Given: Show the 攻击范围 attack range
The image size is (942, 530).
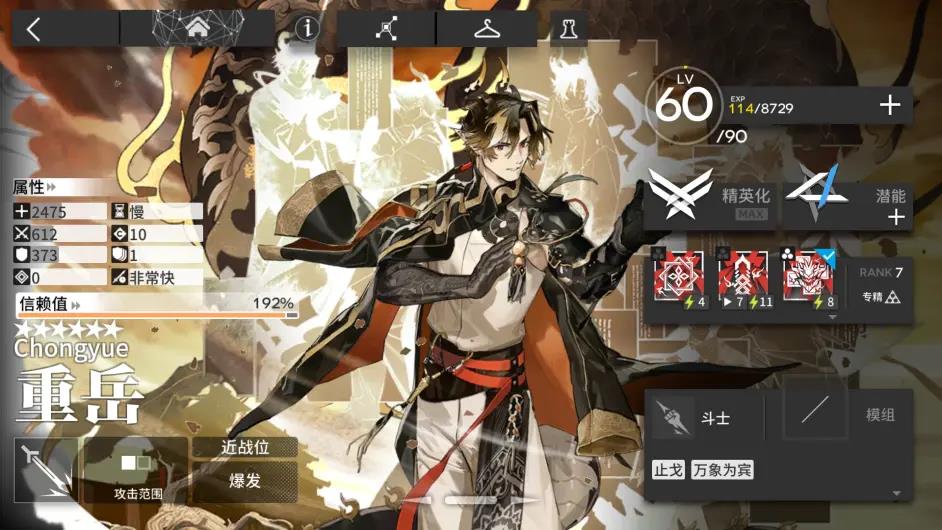Looking at the screenshot, I should [135, 470].
